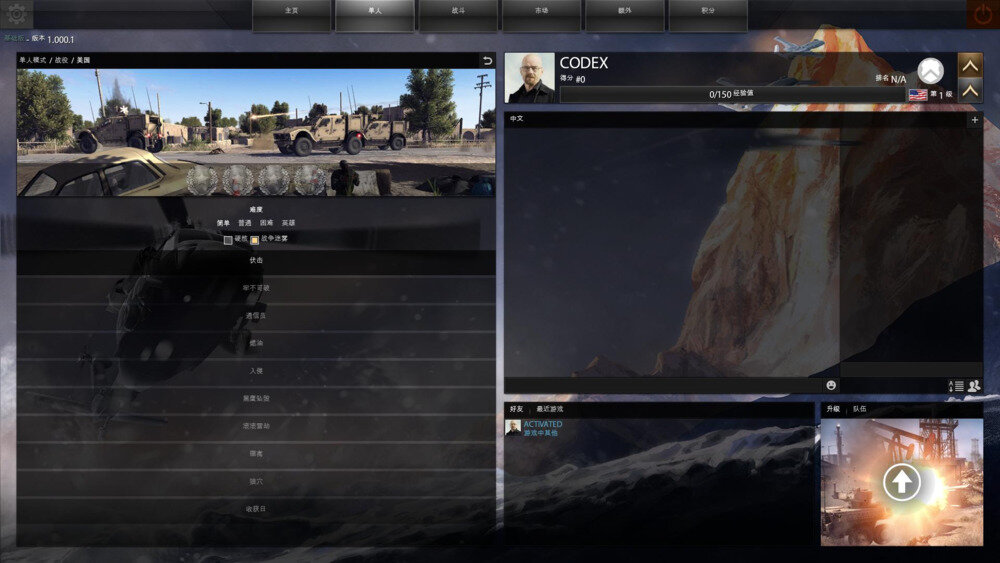The height and width of the screenshot is (563, 1000).
Task: Set difficulty to 简单 (easy)
Action: coord(224,223)
